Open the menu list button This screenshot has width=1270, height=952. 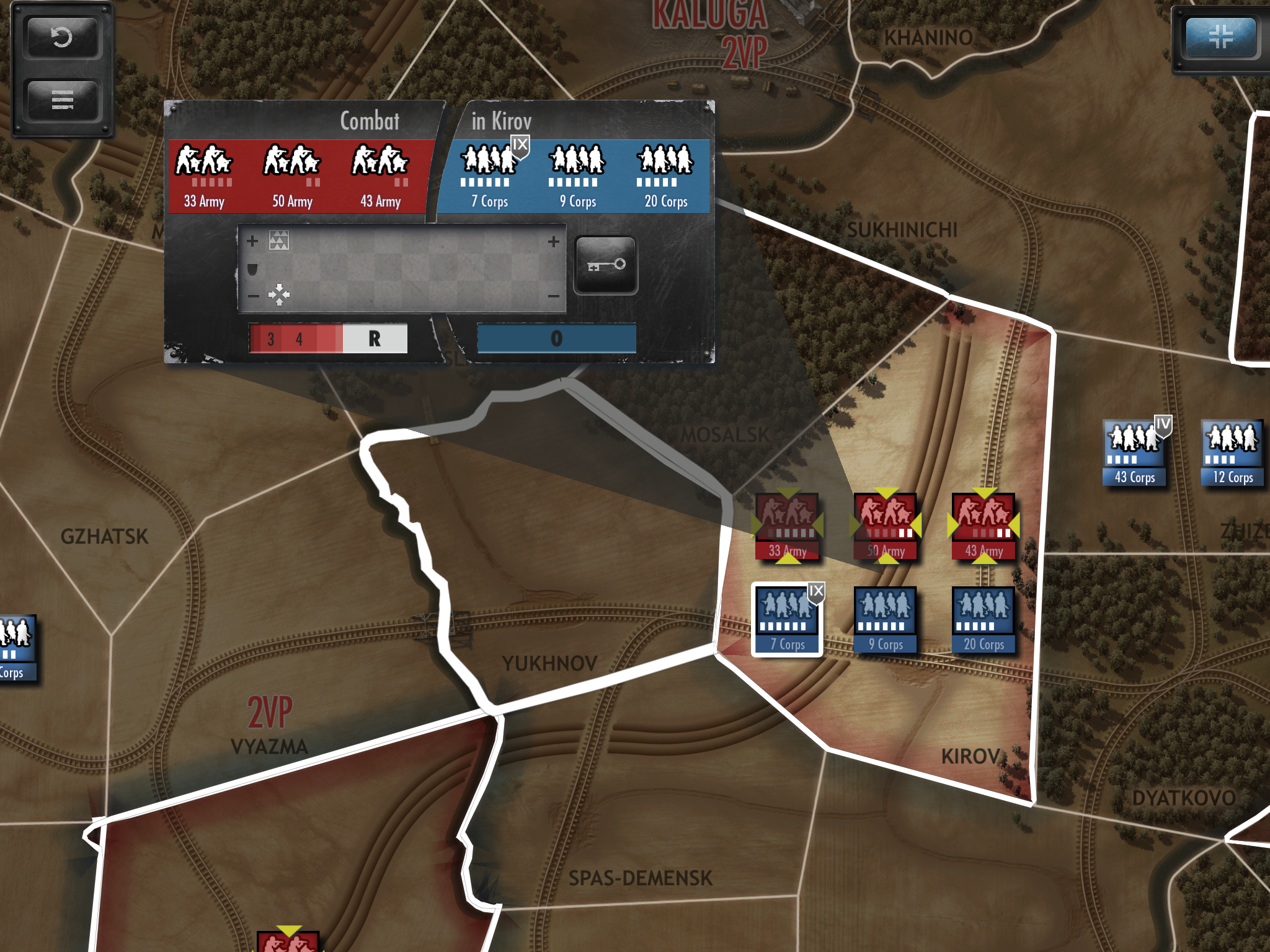[x=61, y=100]
